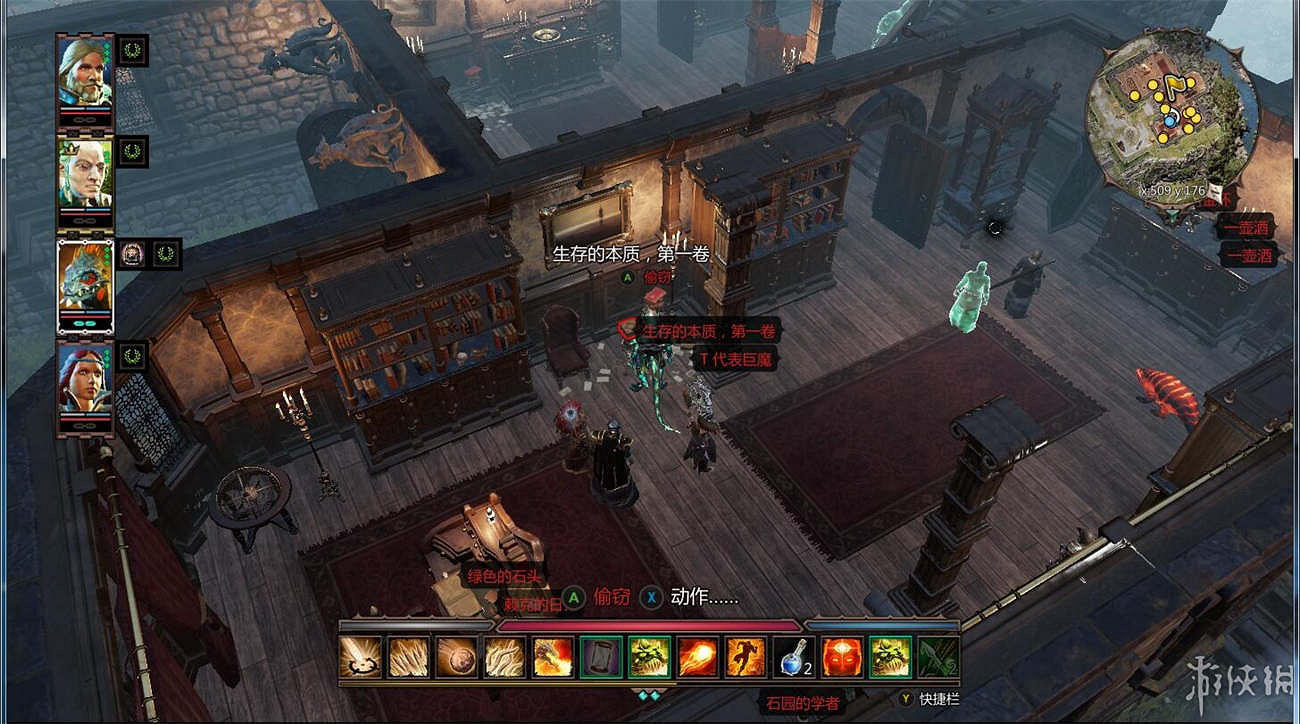Click the "绿色的石头" item label
Screen dimensions: 1300x724
click(505, 576)
